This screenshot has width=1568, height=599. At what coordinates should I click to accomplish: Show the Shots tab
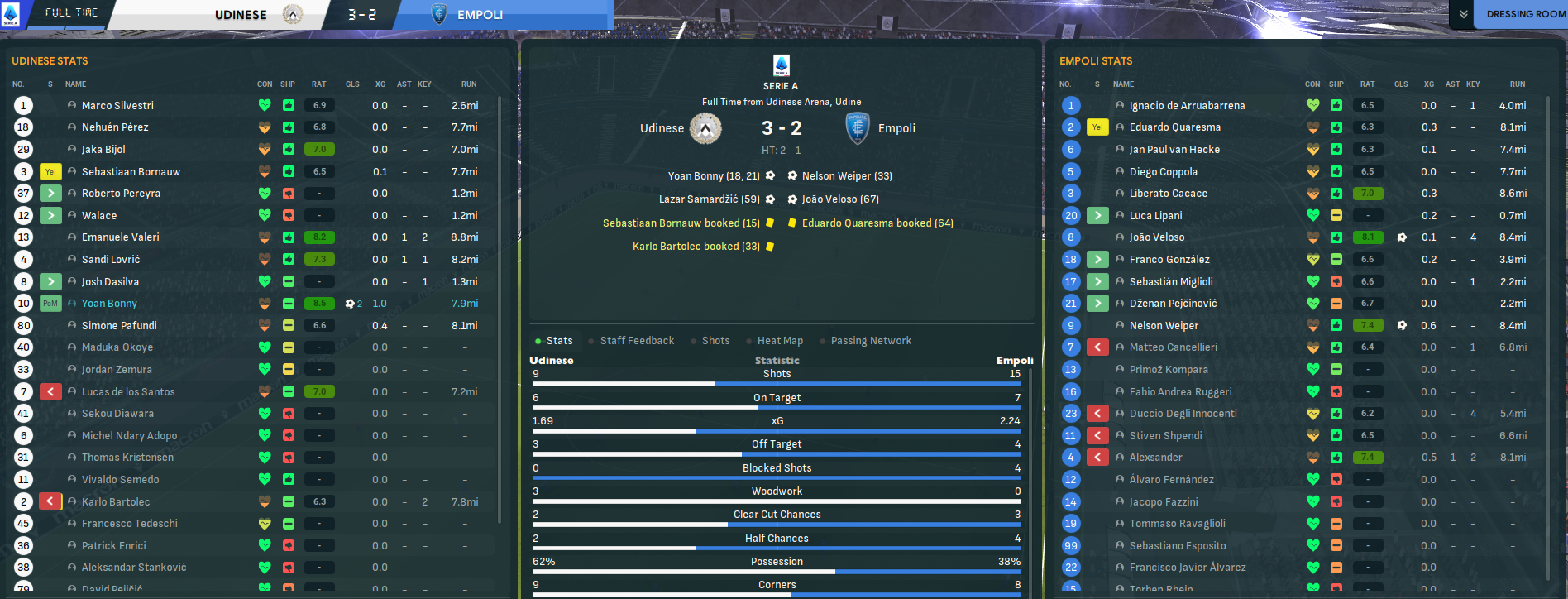point(715,341)
